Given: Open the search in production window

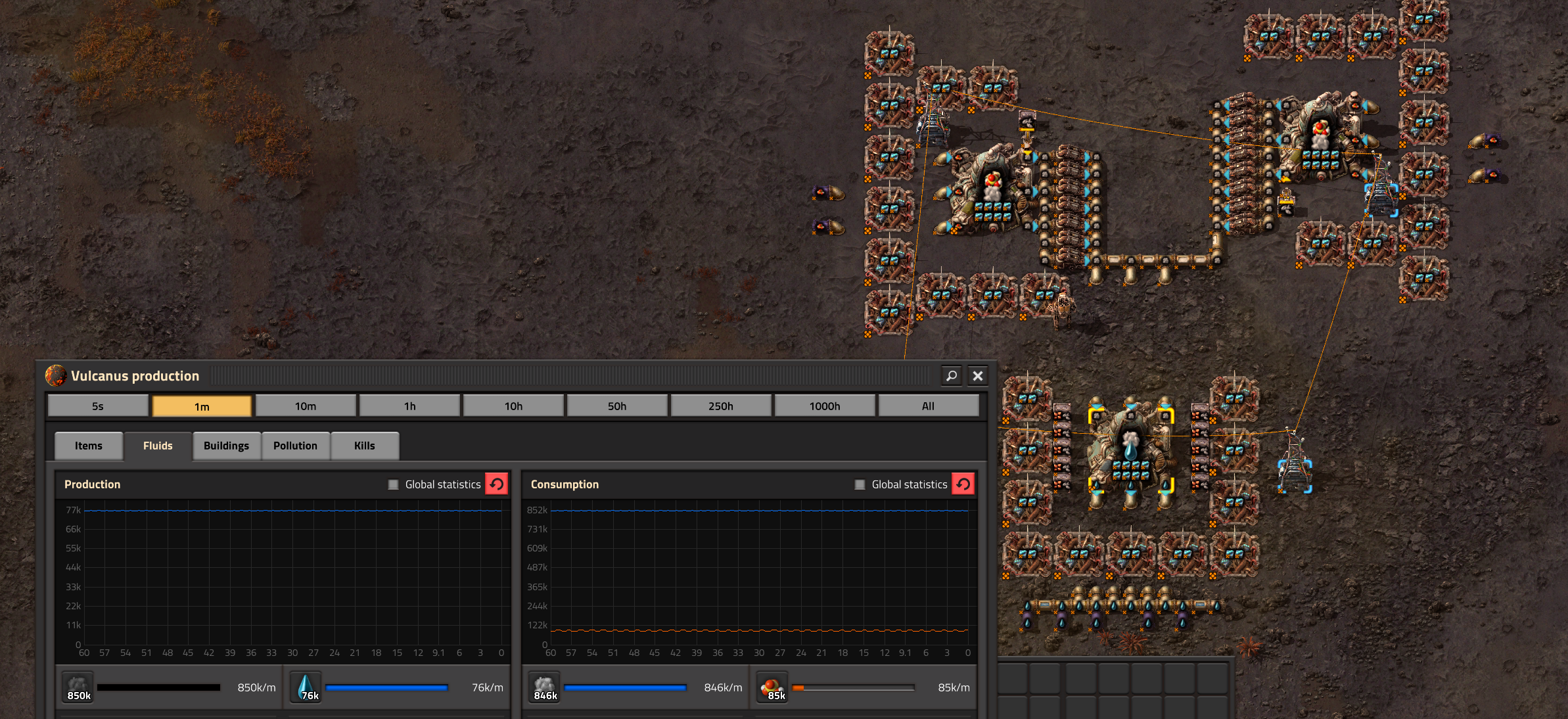Looking at the screenshot, I should tap(951, 376).
